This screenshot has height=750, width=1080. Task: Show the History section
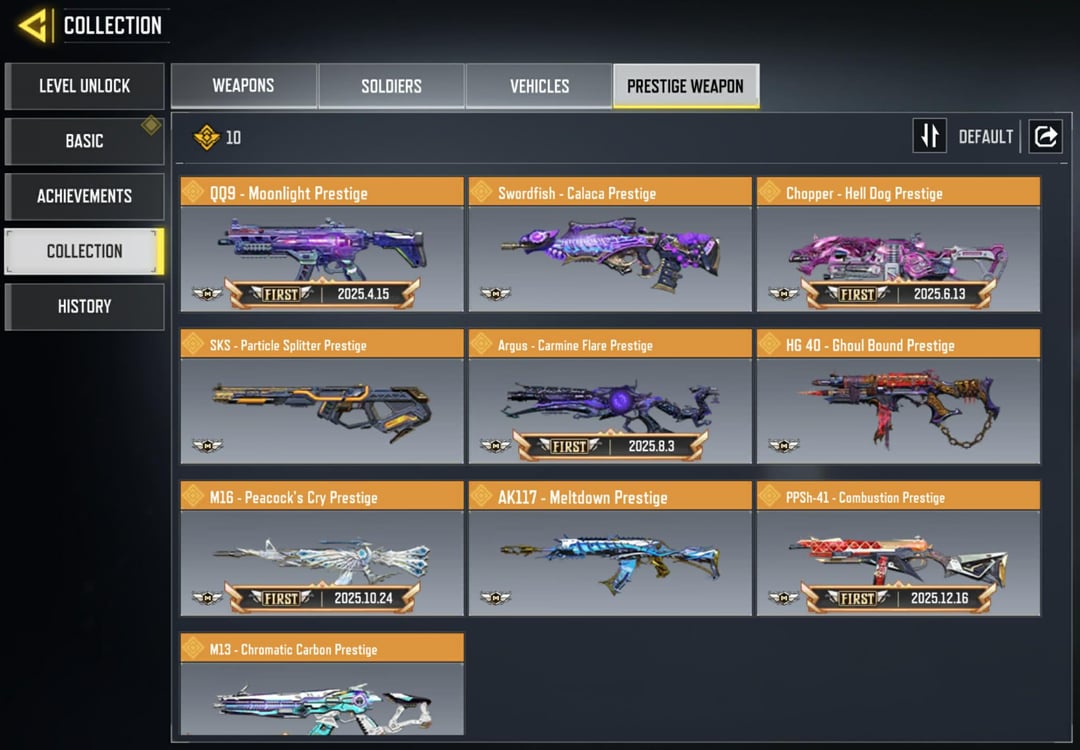[84, 306]
